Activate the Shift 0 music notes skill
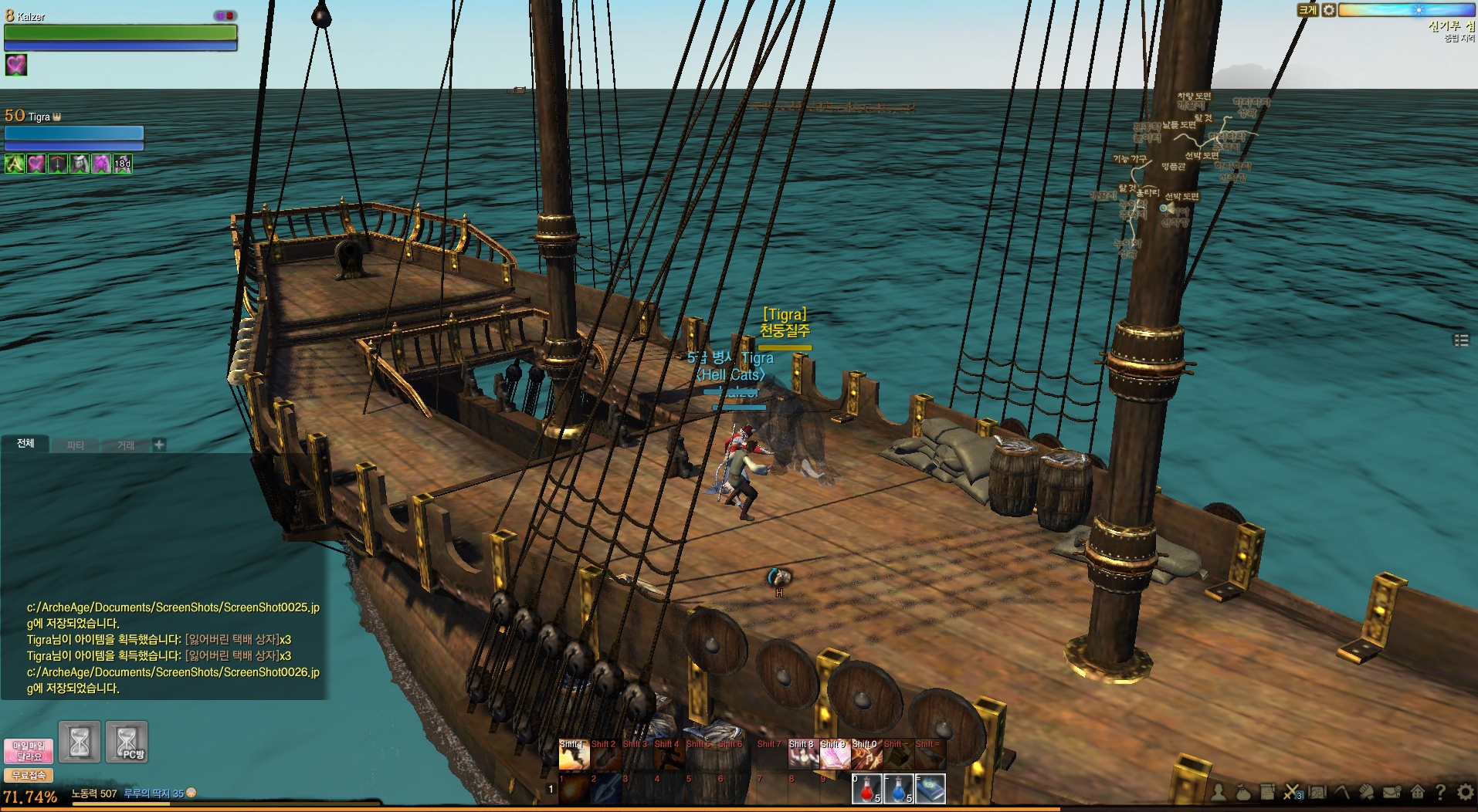This screenshot has width=1478, height=812. tap(866, 756)
